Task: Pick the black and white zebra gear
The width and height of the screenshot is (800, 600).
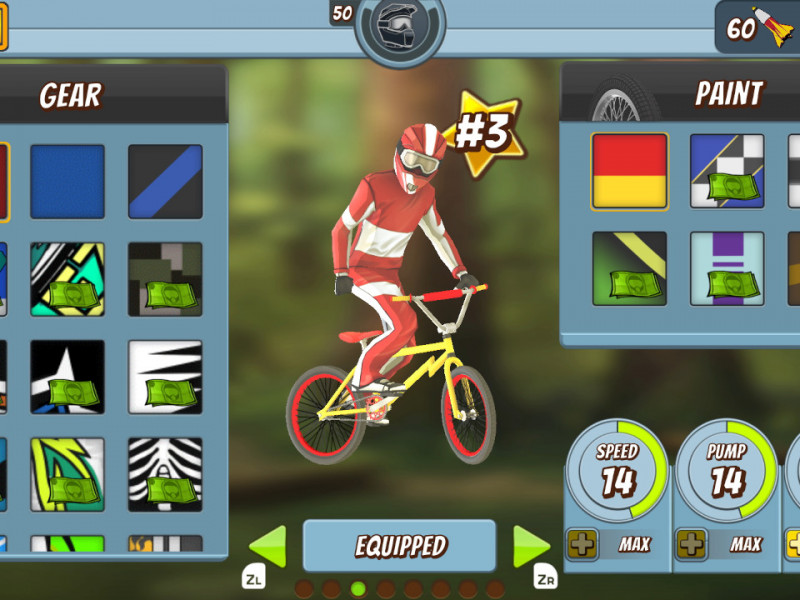Action: tap(165, 475)
